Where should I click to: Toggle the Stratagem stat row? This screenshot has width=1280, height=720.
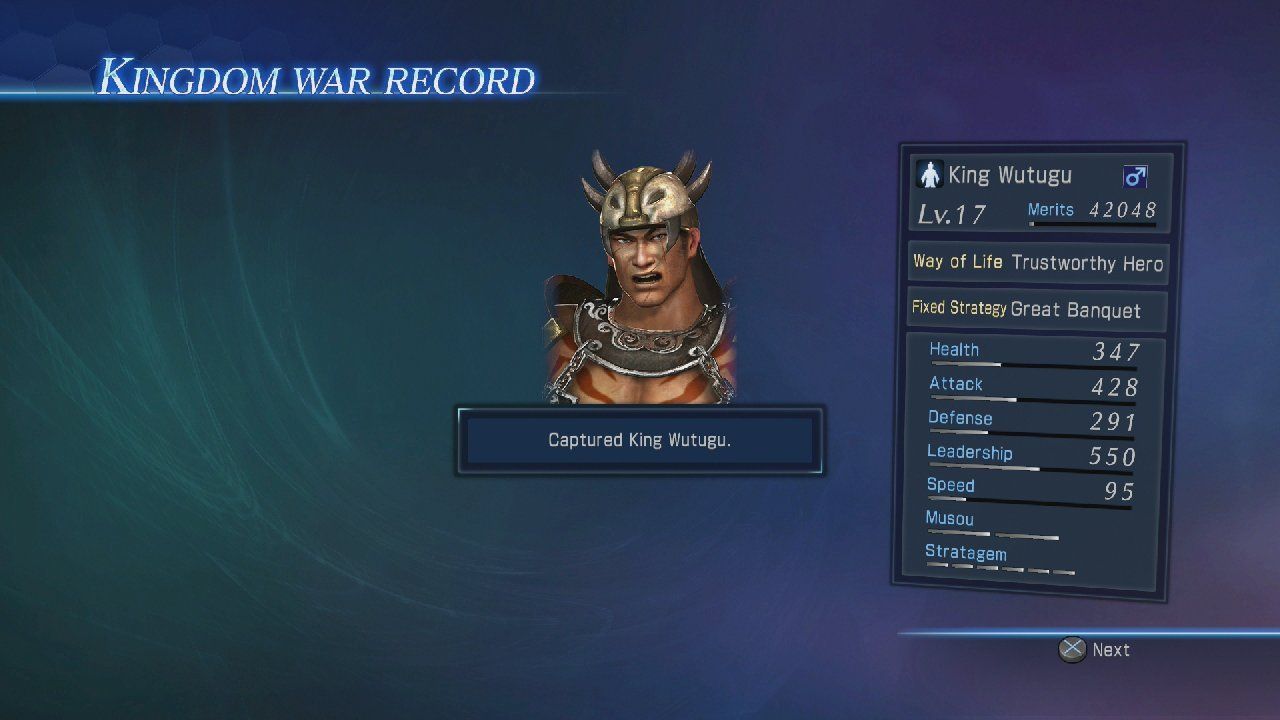coord(966,553)
